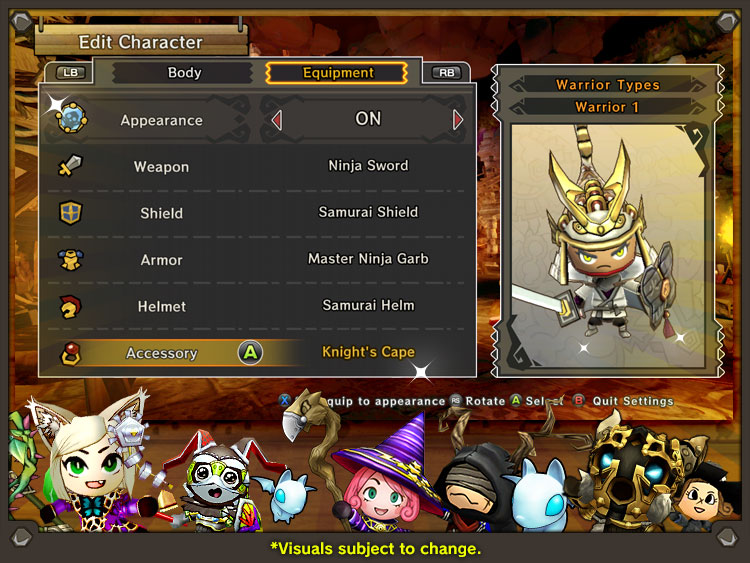Open the Armor row with Master Ninja Garb
Viewport: 750px width, 563px height.
pyautogui.click(x=257, y=260)
